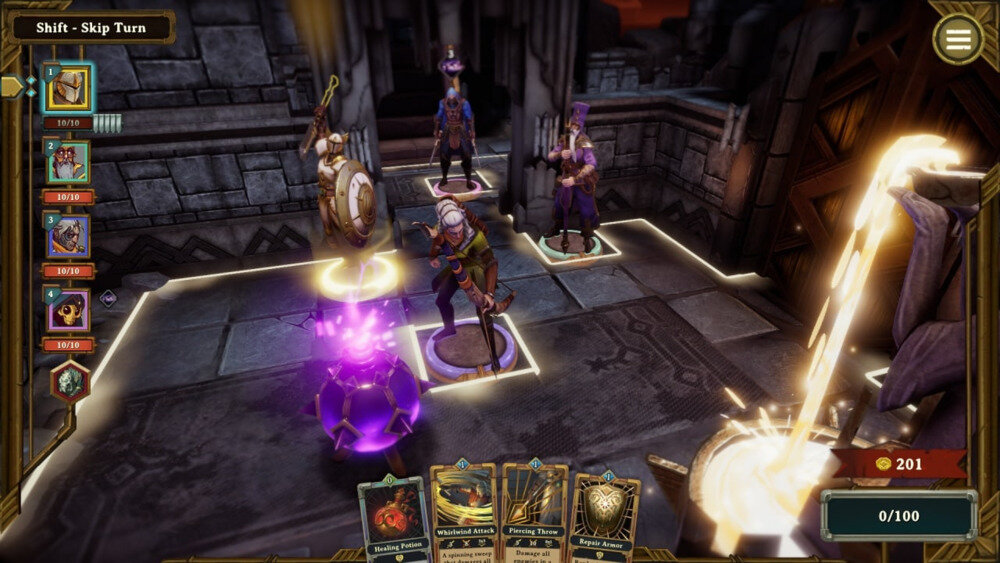
Task: Pick the masked mage hero portrait
Action: point(67,310)
